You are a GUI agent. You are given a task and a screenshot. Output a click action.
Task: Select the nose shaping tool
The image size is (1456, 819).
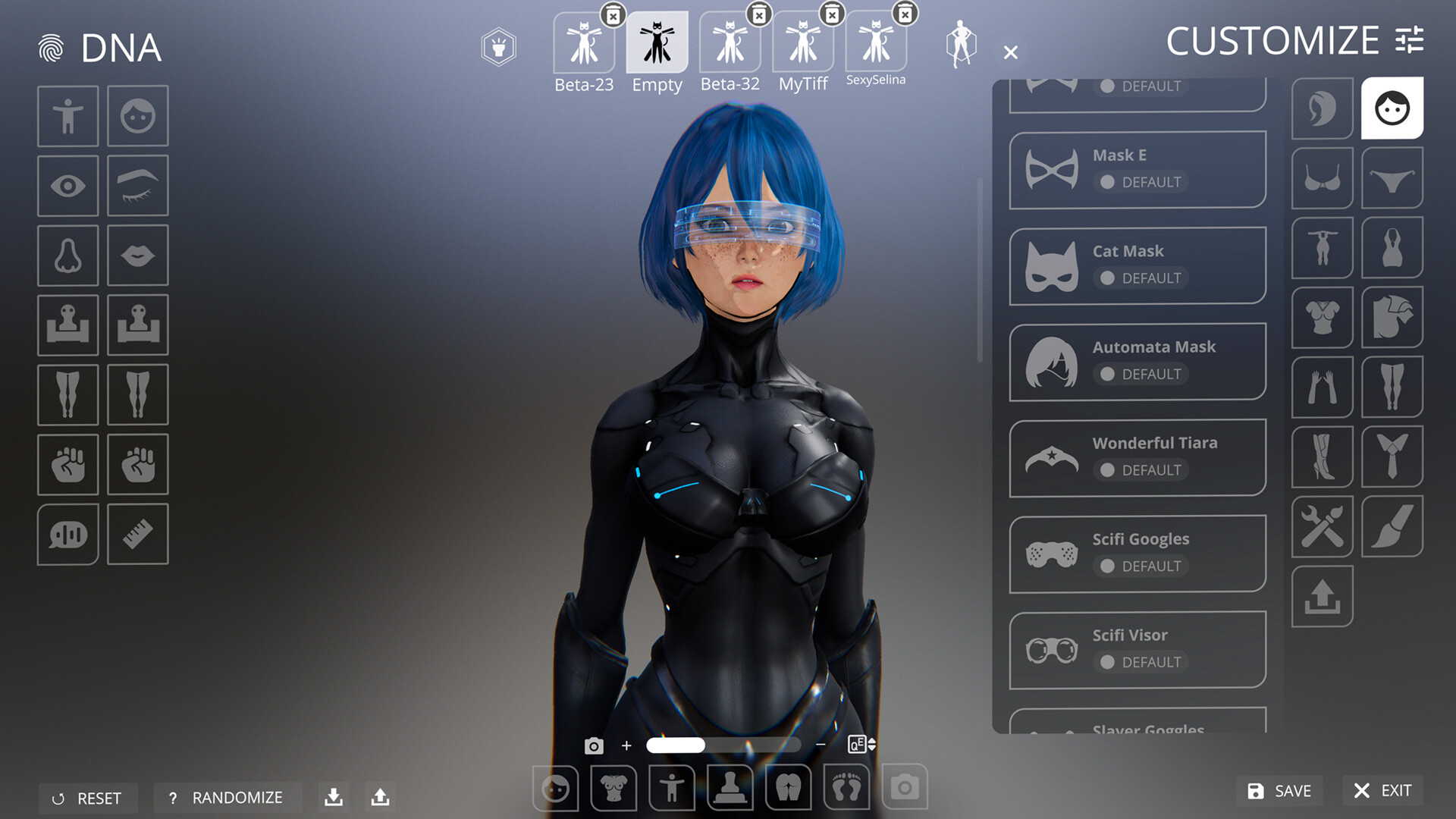(x=67, y=256)
